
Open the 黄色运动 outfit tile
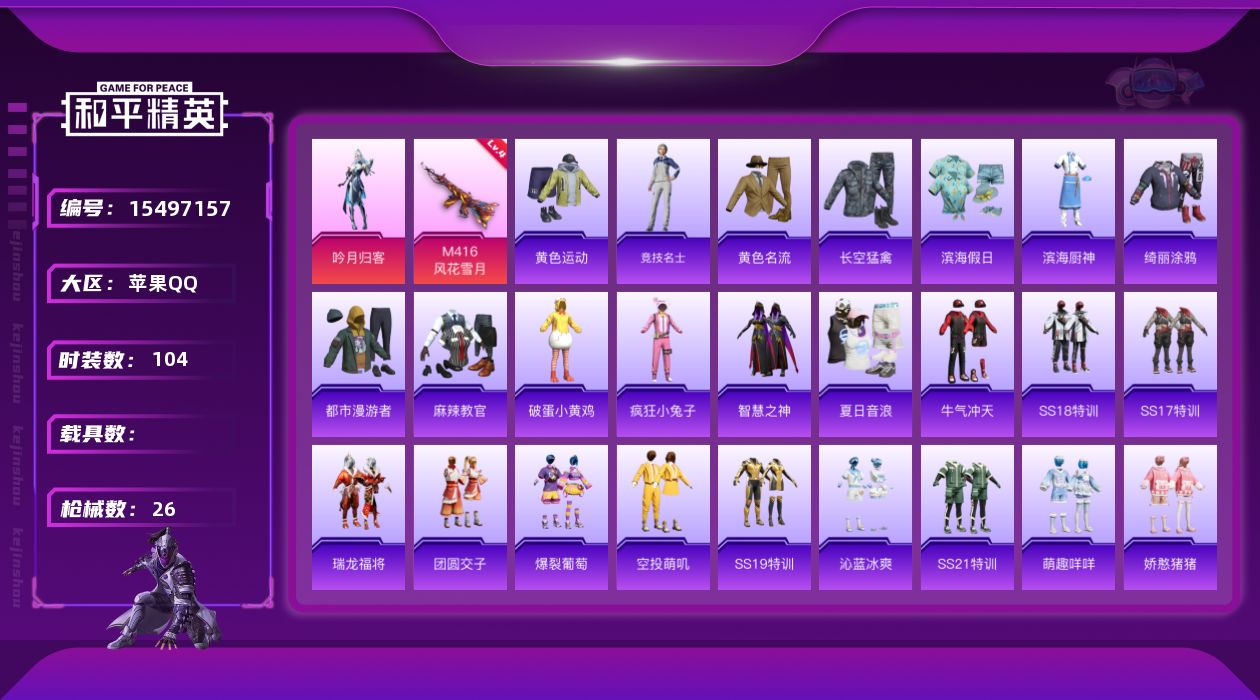pyautogui.click(x=561, y=210)
